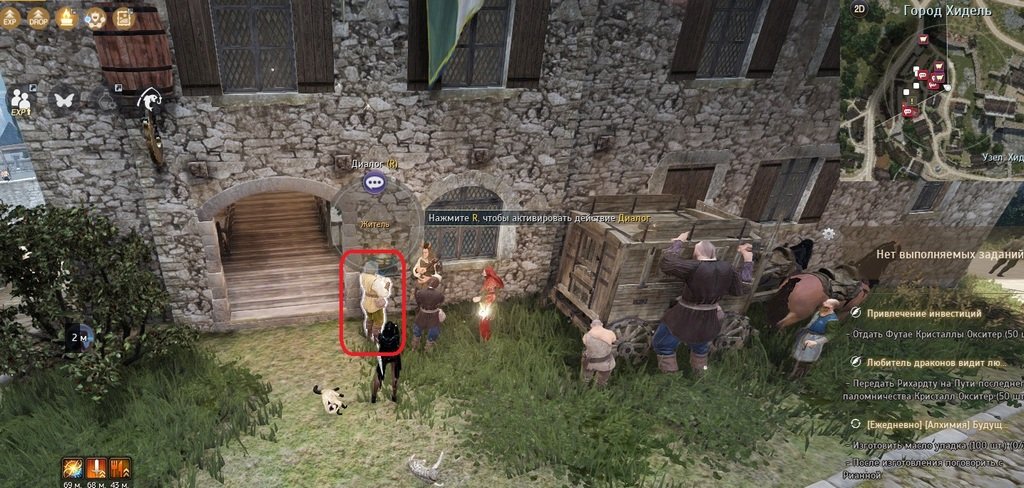This screenshot has height=488, width=1024.
Task: Activate the white butterfly icon
Action: (65, 100)
